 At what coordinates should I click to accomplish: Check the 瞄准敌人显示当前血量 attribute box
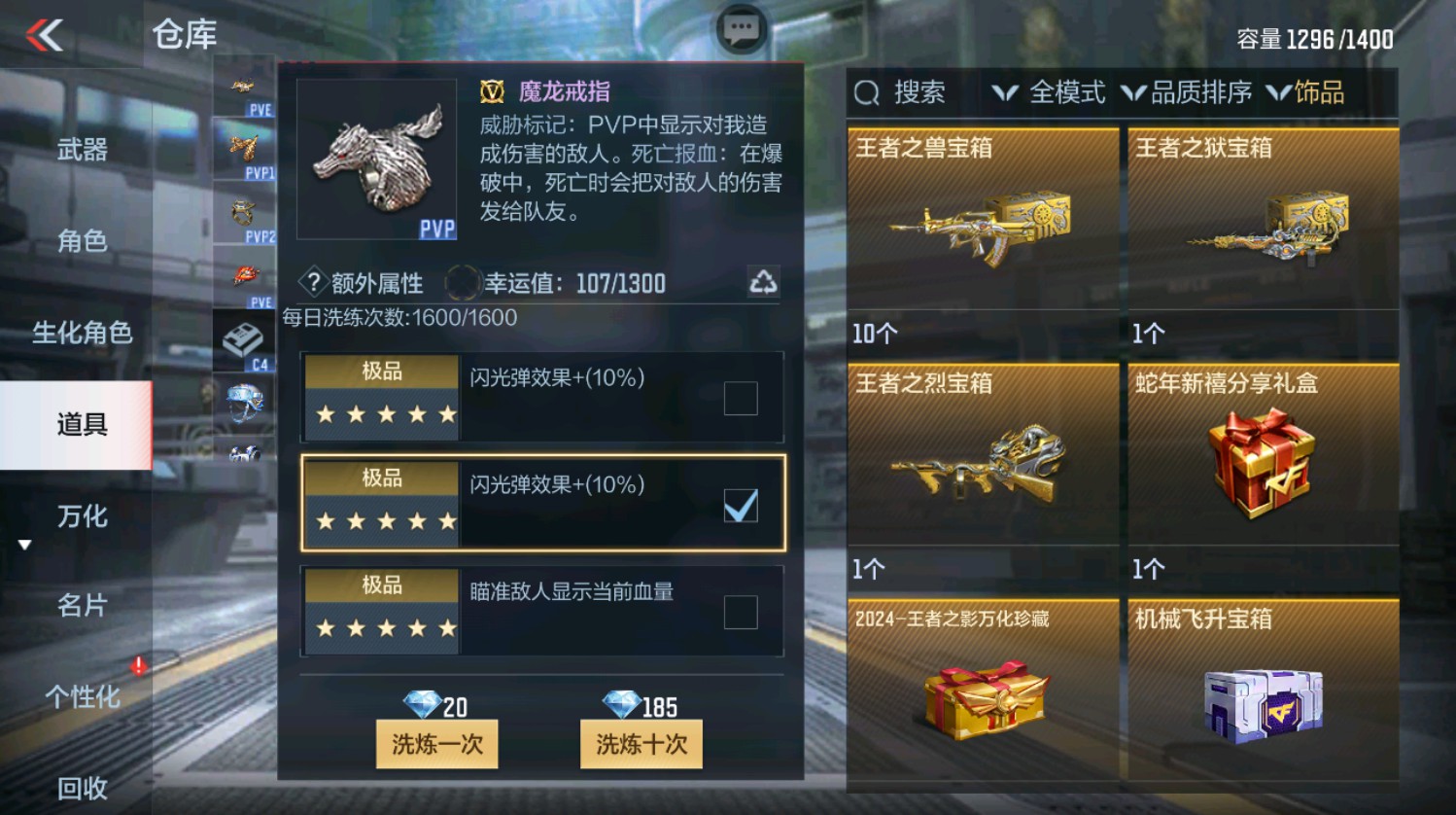pyautogui.click(x=742, y=614)
